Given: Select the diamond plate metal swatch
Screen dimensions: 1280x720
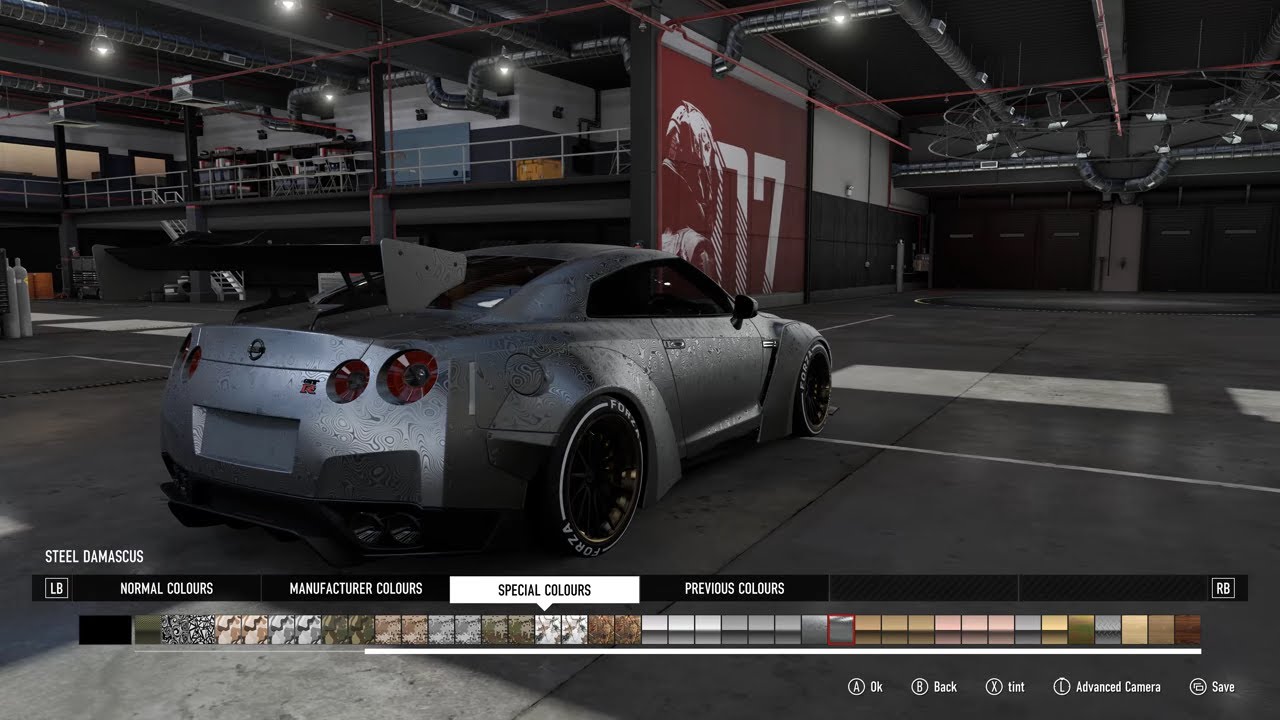Looking at the screenshot, I should [x=1108, y=630].
